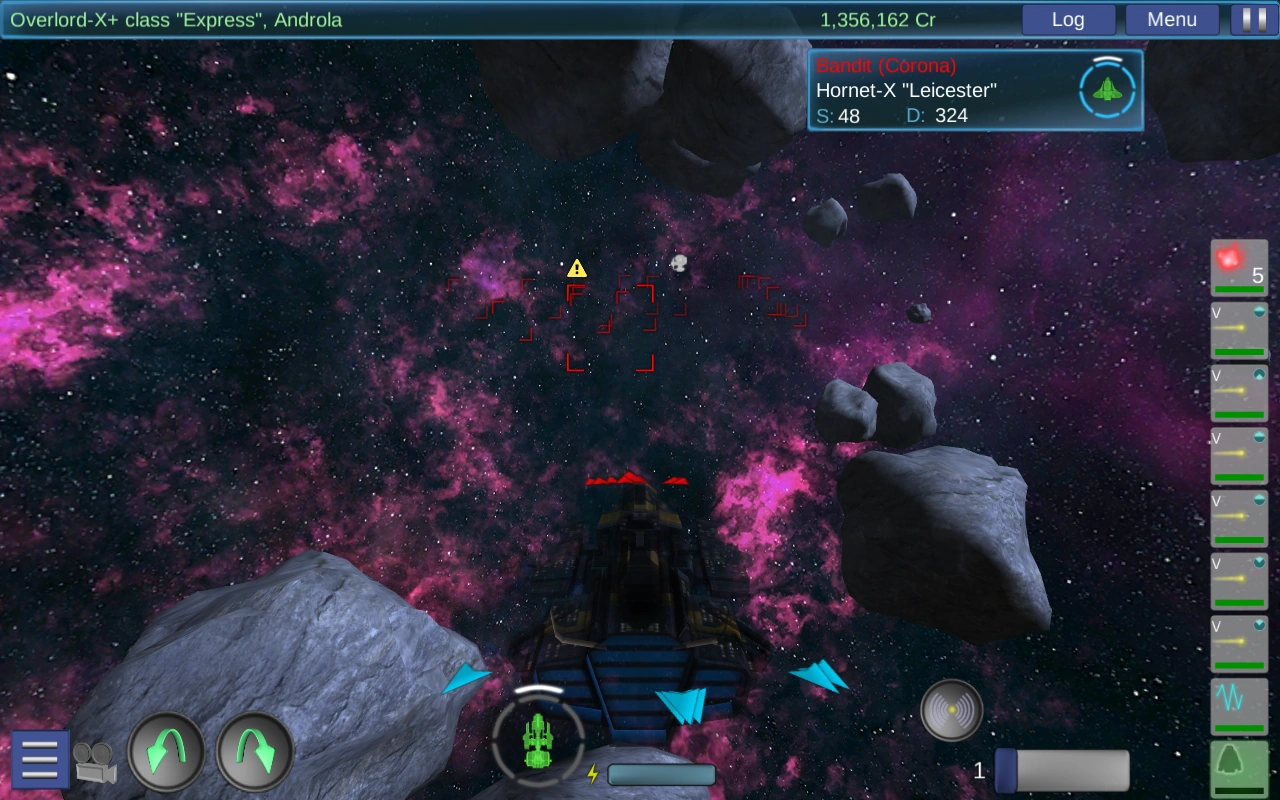Pause the game
The width and height of the screenshot is (1280, 800).
pos(1247,19)
